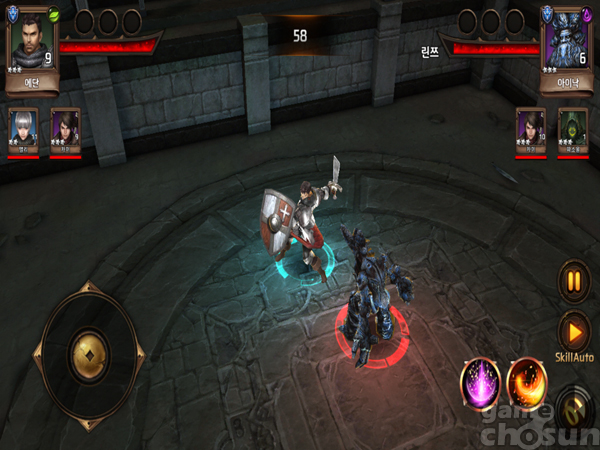Cast the orange fire swirl skill
The height and width of the screenshot is (450, 600).
[x=528, y=381]
